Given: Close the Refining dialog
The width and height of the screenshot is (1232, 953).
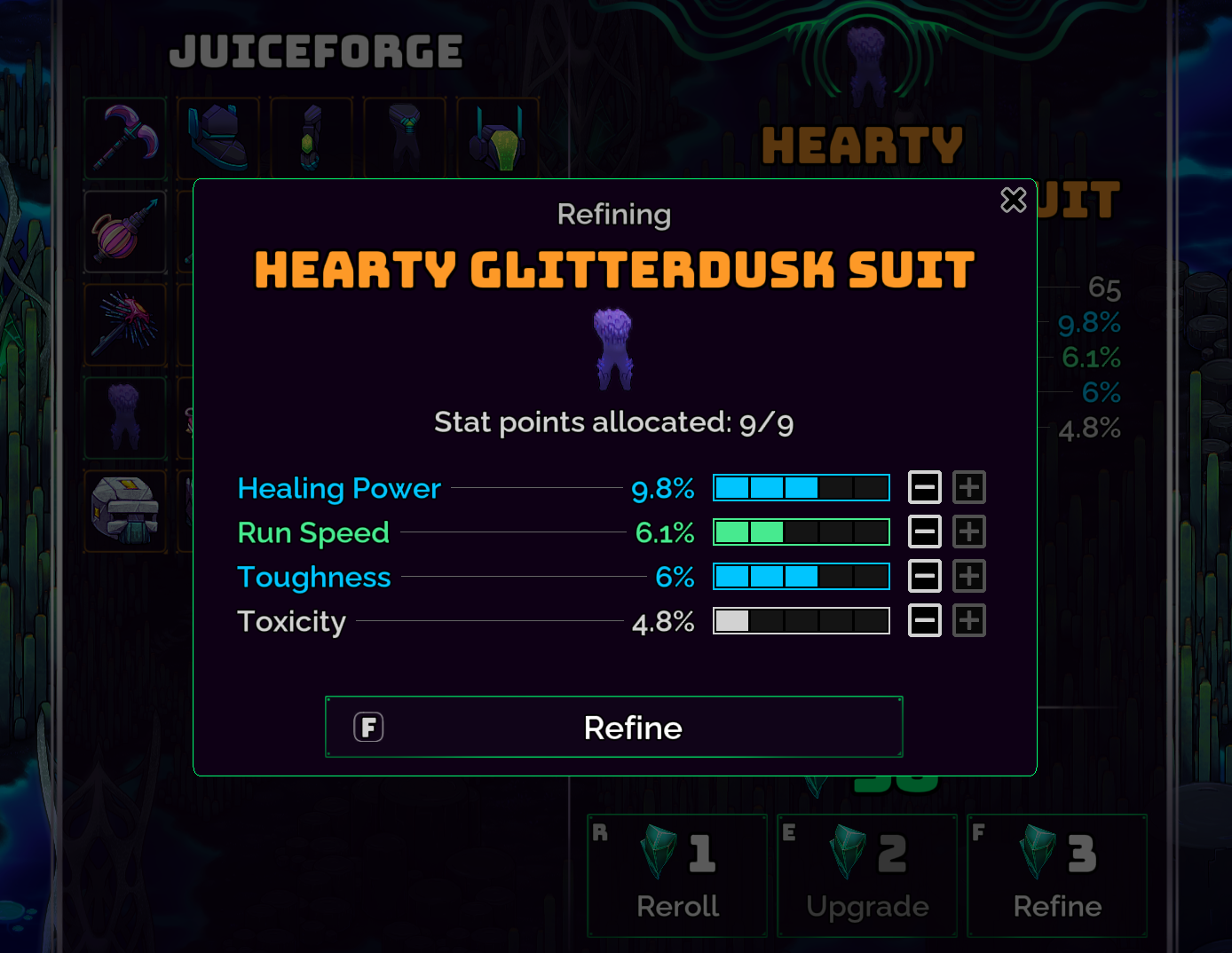Looking at the screenshot, I should pos(1014,201).
